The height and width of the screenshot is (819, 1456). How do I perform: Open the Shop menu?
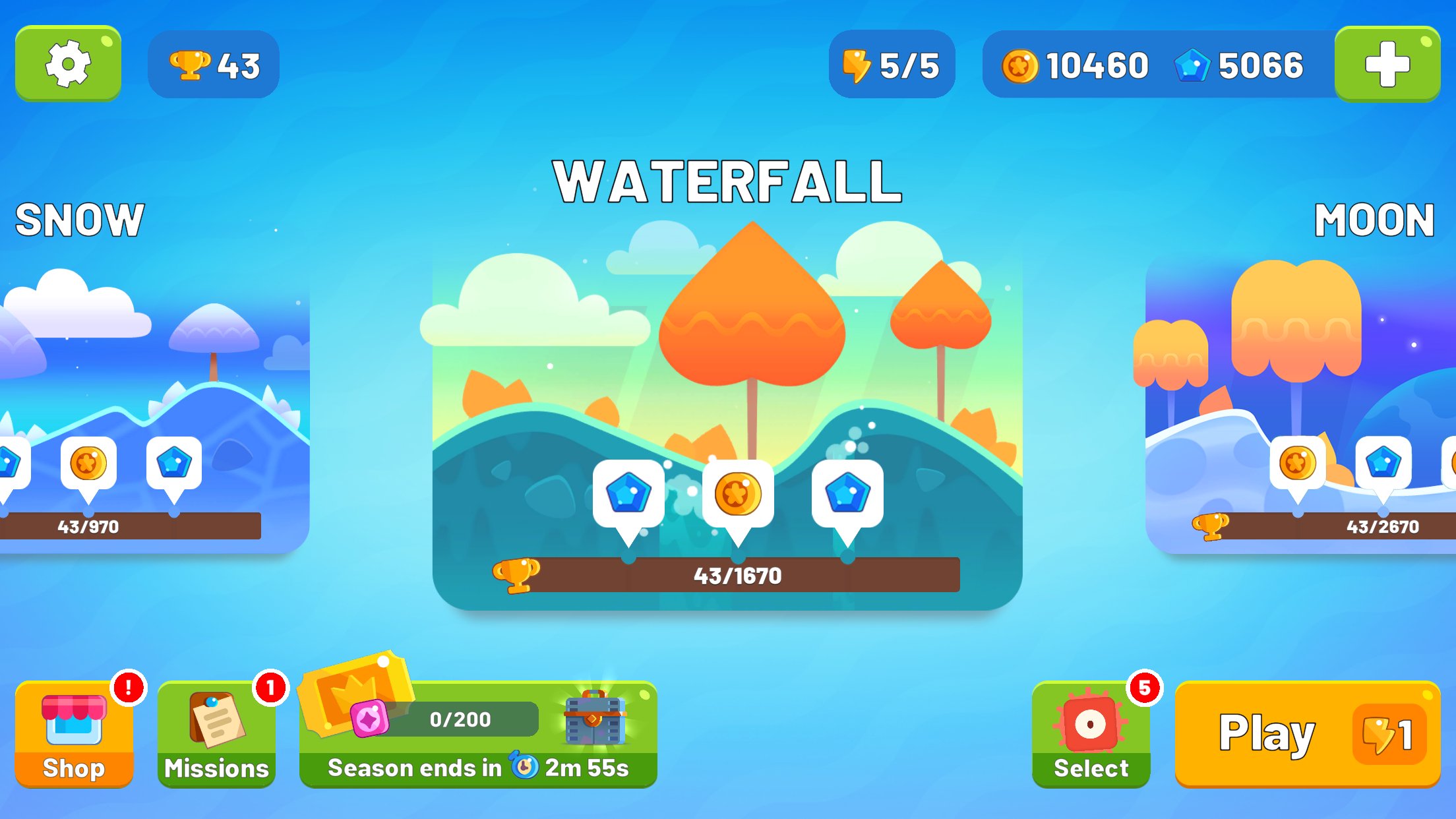pyautogui.click(x=74, y=732)
